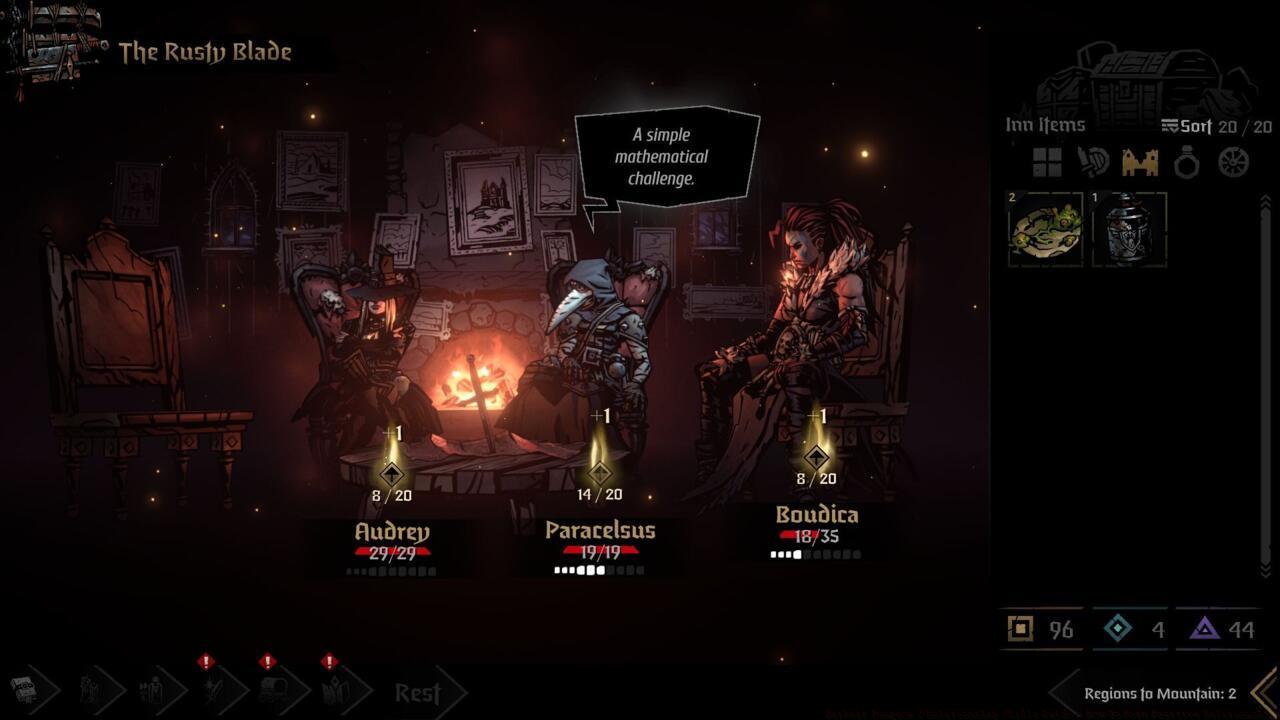Filter inventory by ring trinkets
Screen dimensions: 1280x720
pos(1187,162)
